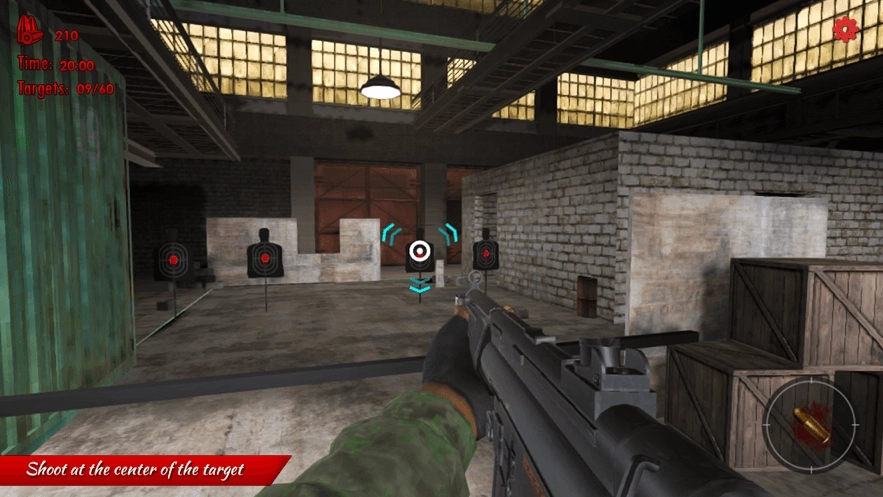
Task: Tap the bullet fire button
Action: 810,426
